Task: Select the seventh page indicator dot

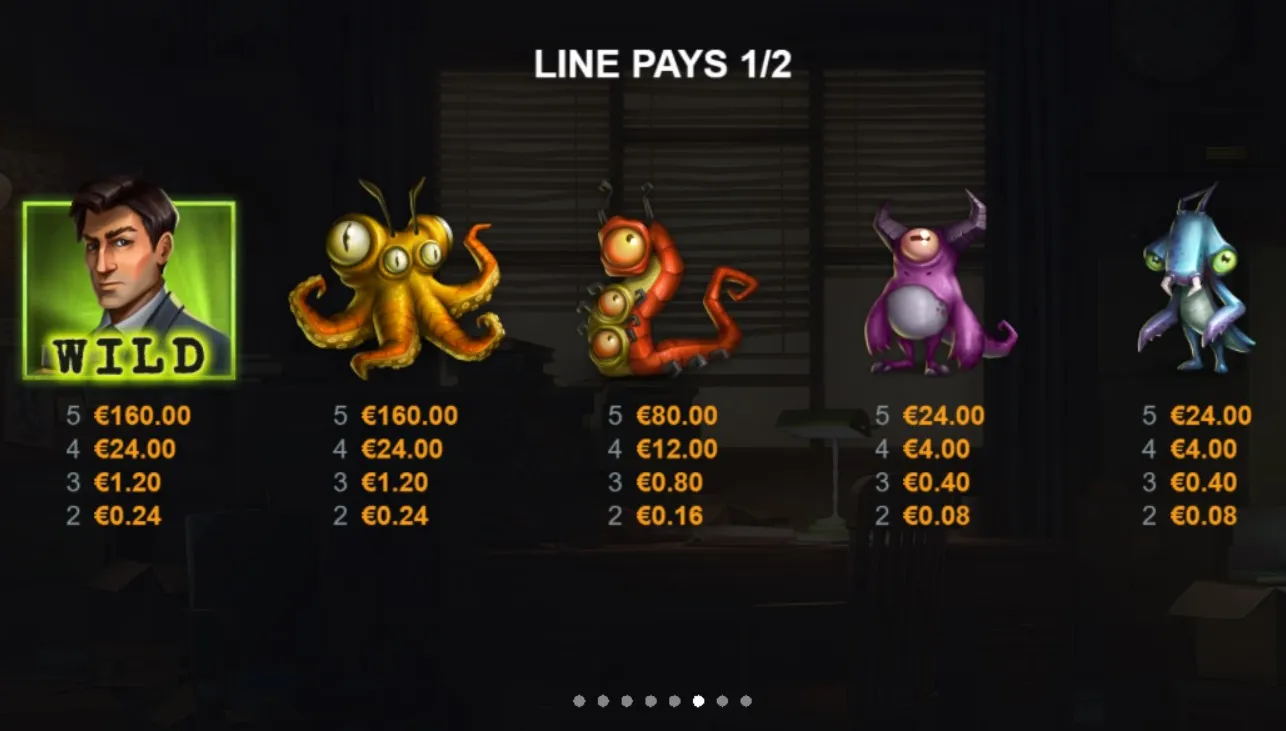Action: [x=721, y=700]
